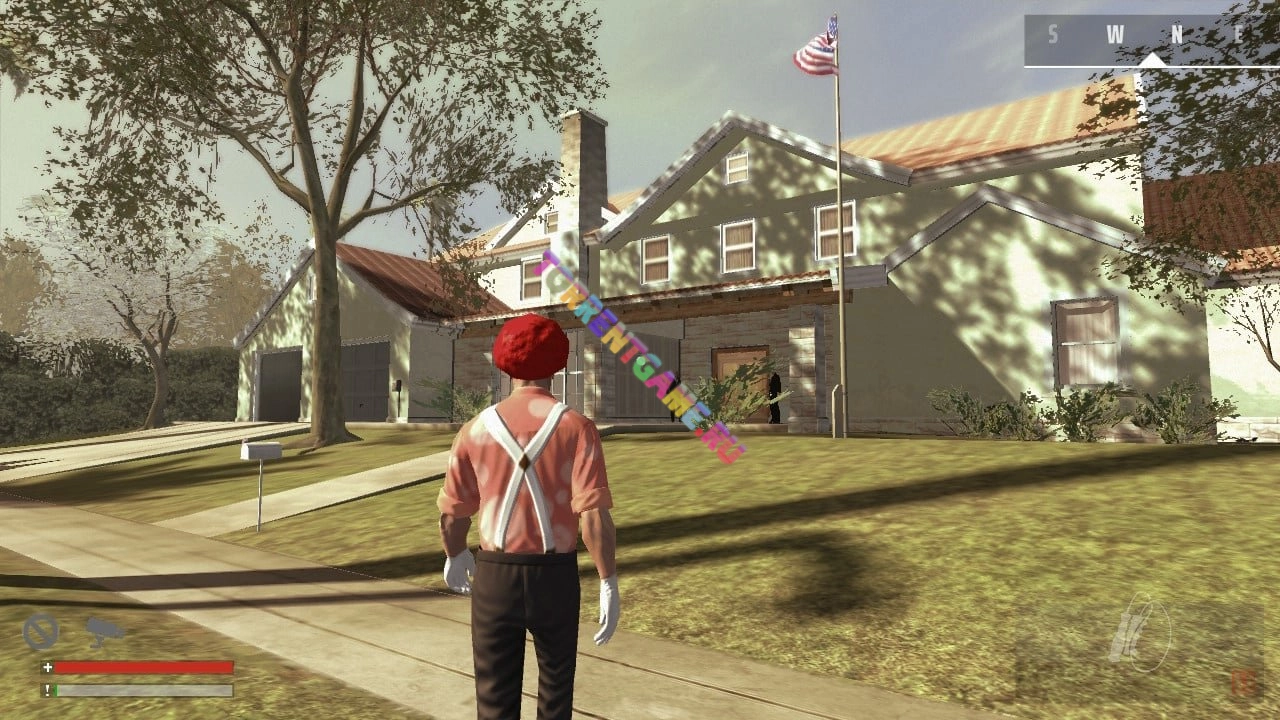Click the compass strip showing S W N
The image size is (1280, 720).
pyautogui.click(x=1150, y=40)
